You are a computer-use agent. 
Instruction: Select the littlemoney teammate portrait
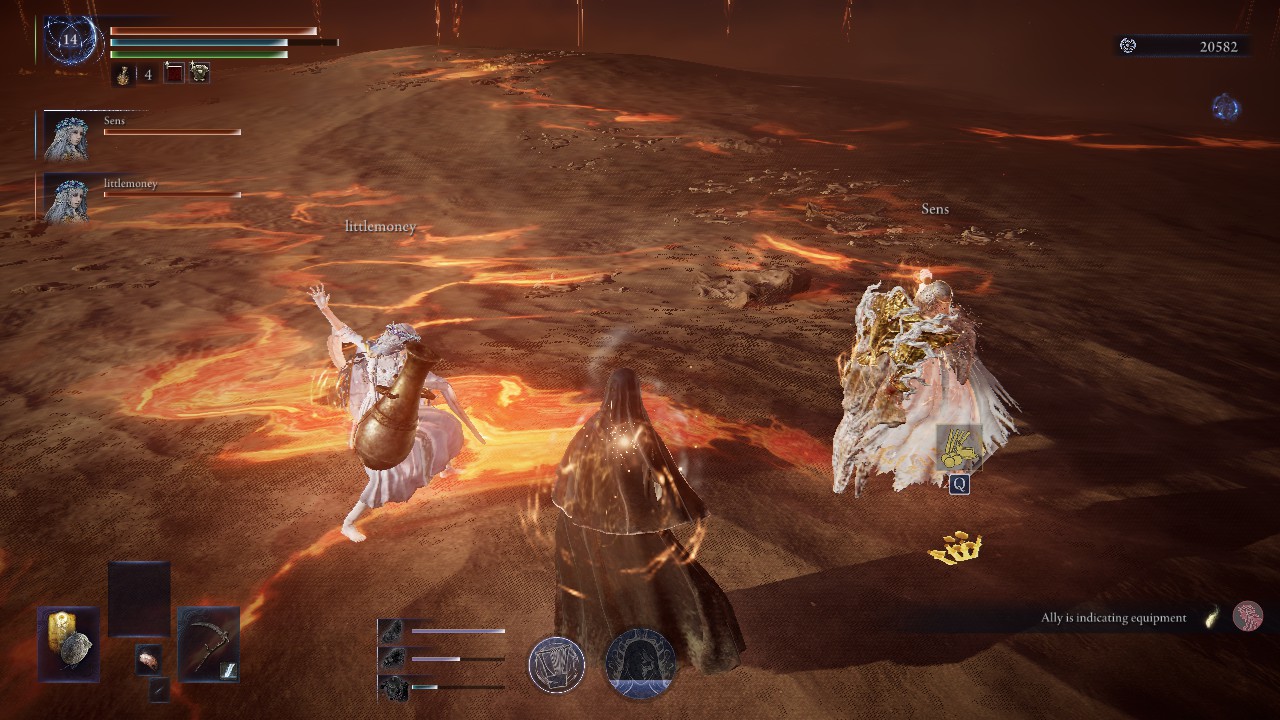[x=66, y=198]
